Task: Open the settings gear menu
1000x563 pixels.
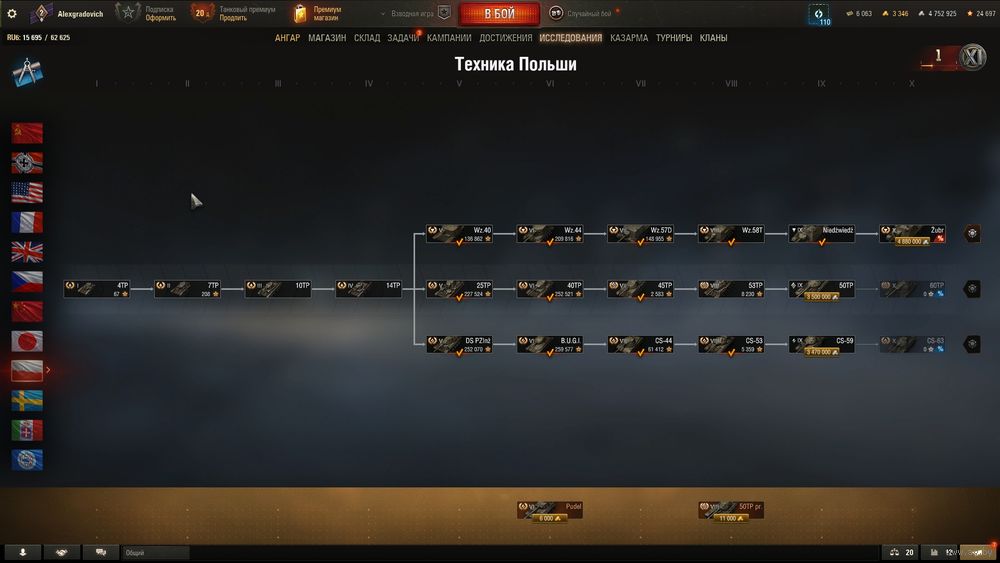Action: [x=12, y=14]
